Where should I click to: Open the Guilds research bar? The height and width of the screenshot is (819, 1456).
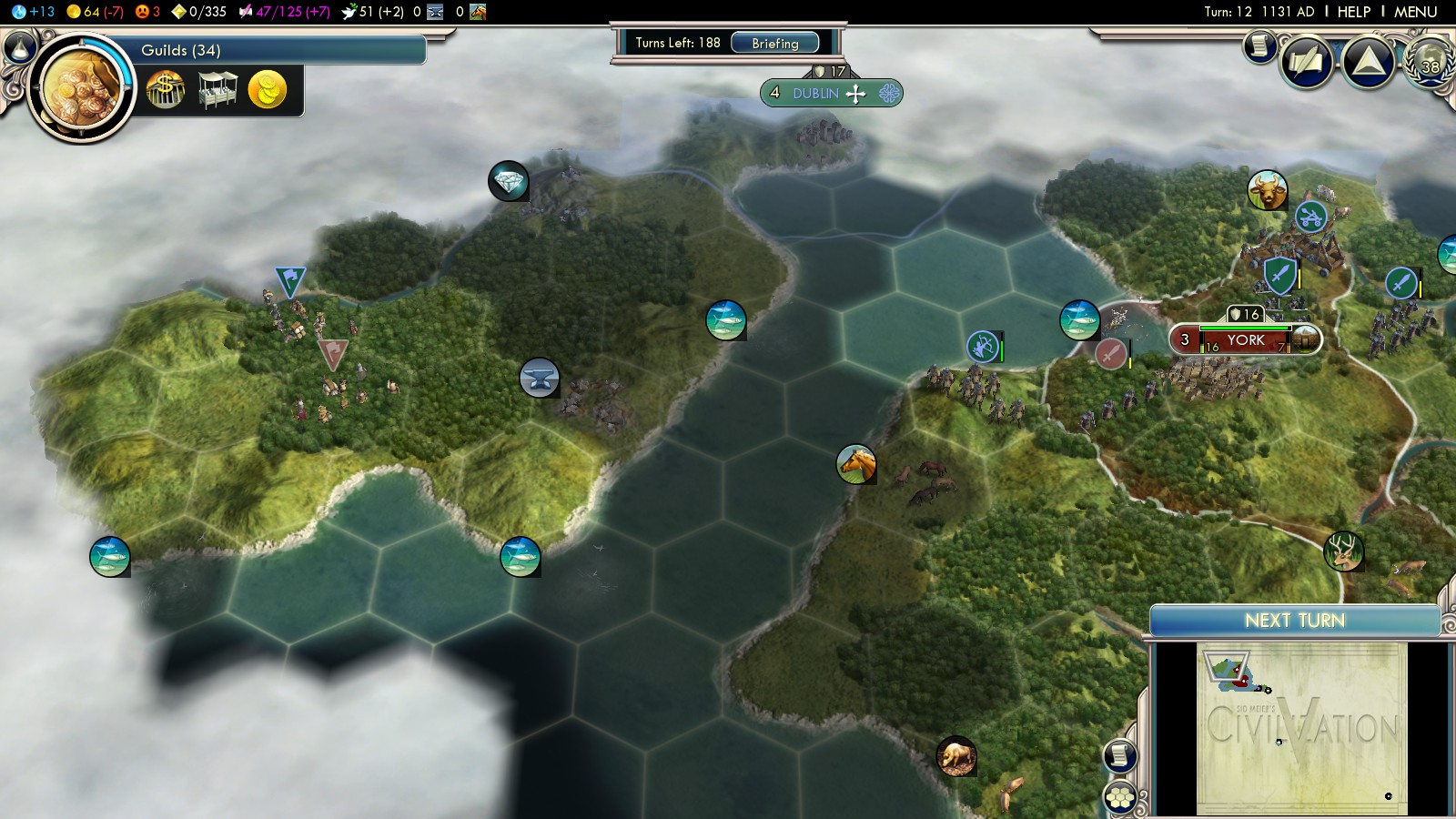coord(273,50)
